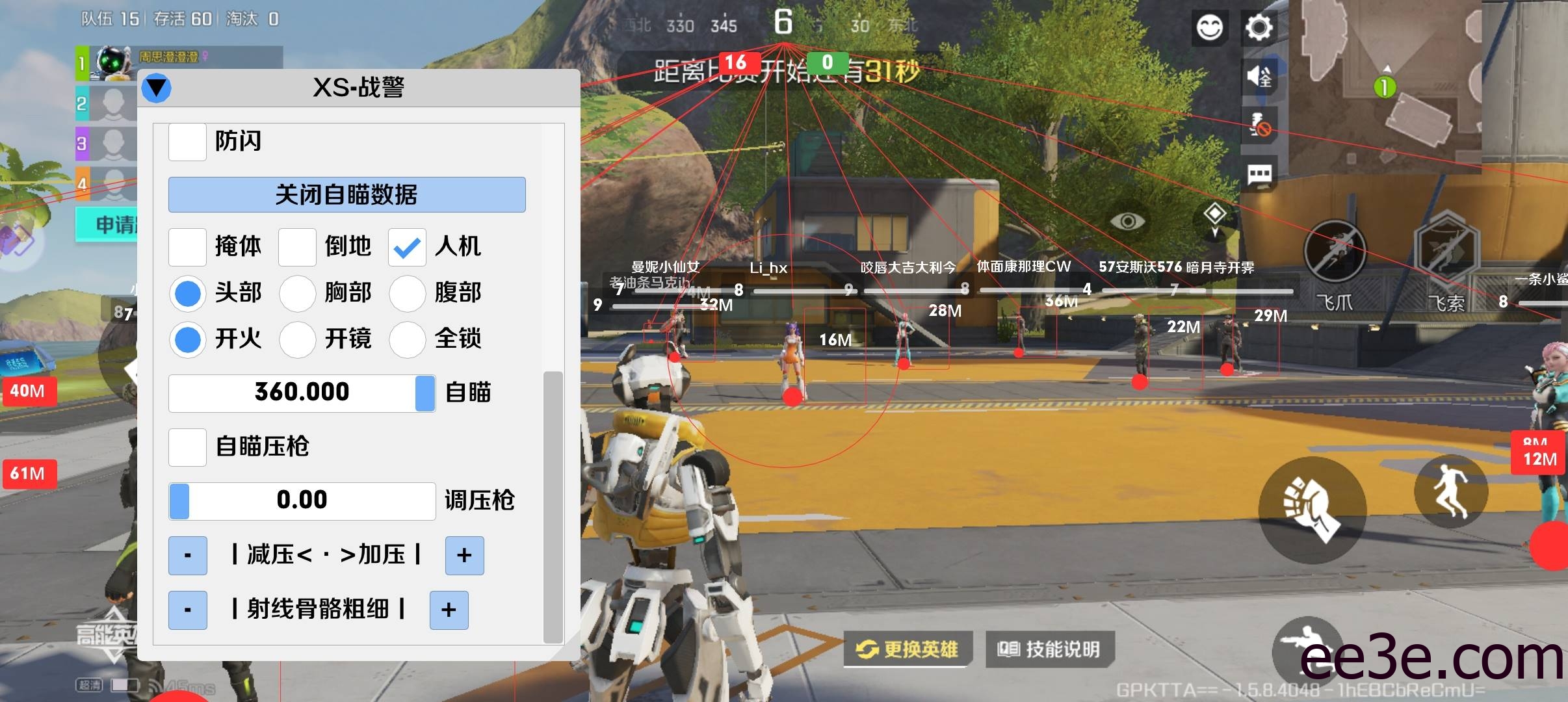The width and height of the screenshot is (1568, 702).
Task: Tap the 更换英雄 hero swap button
Action: click(x=909, y=648)
